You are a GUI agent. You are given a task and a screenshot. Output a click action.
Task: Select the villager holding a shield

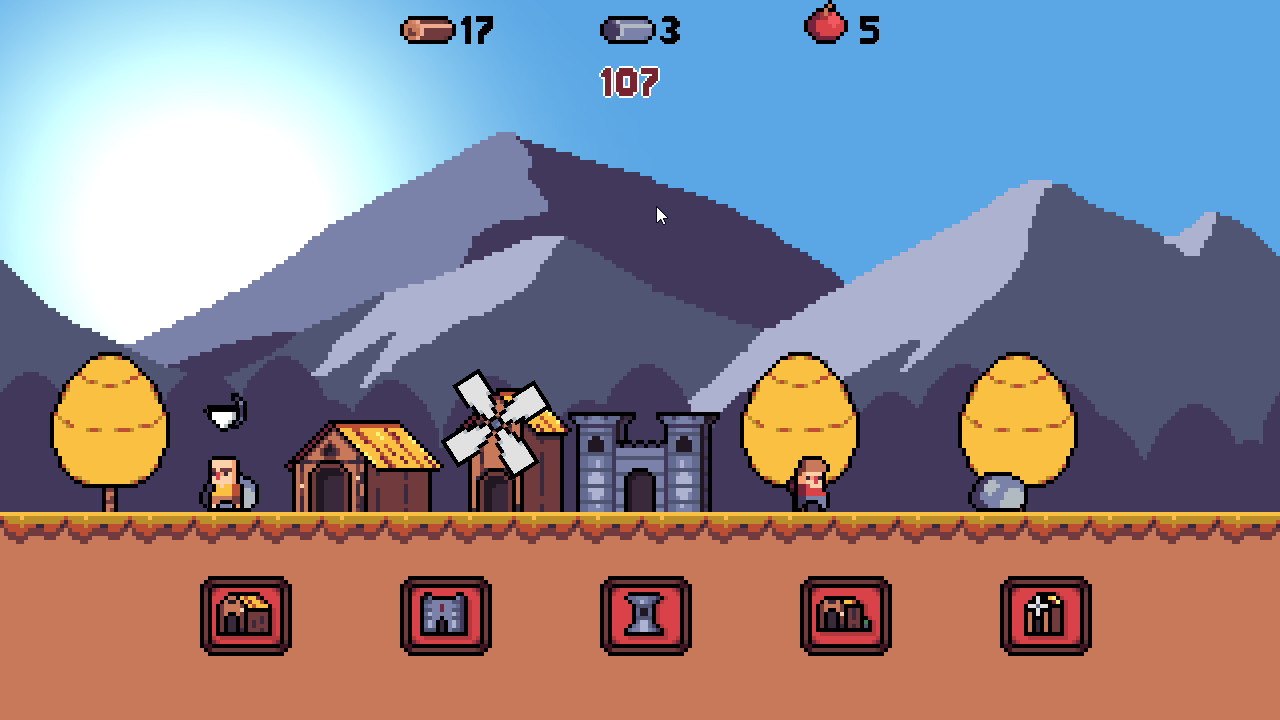click(224, 482)
